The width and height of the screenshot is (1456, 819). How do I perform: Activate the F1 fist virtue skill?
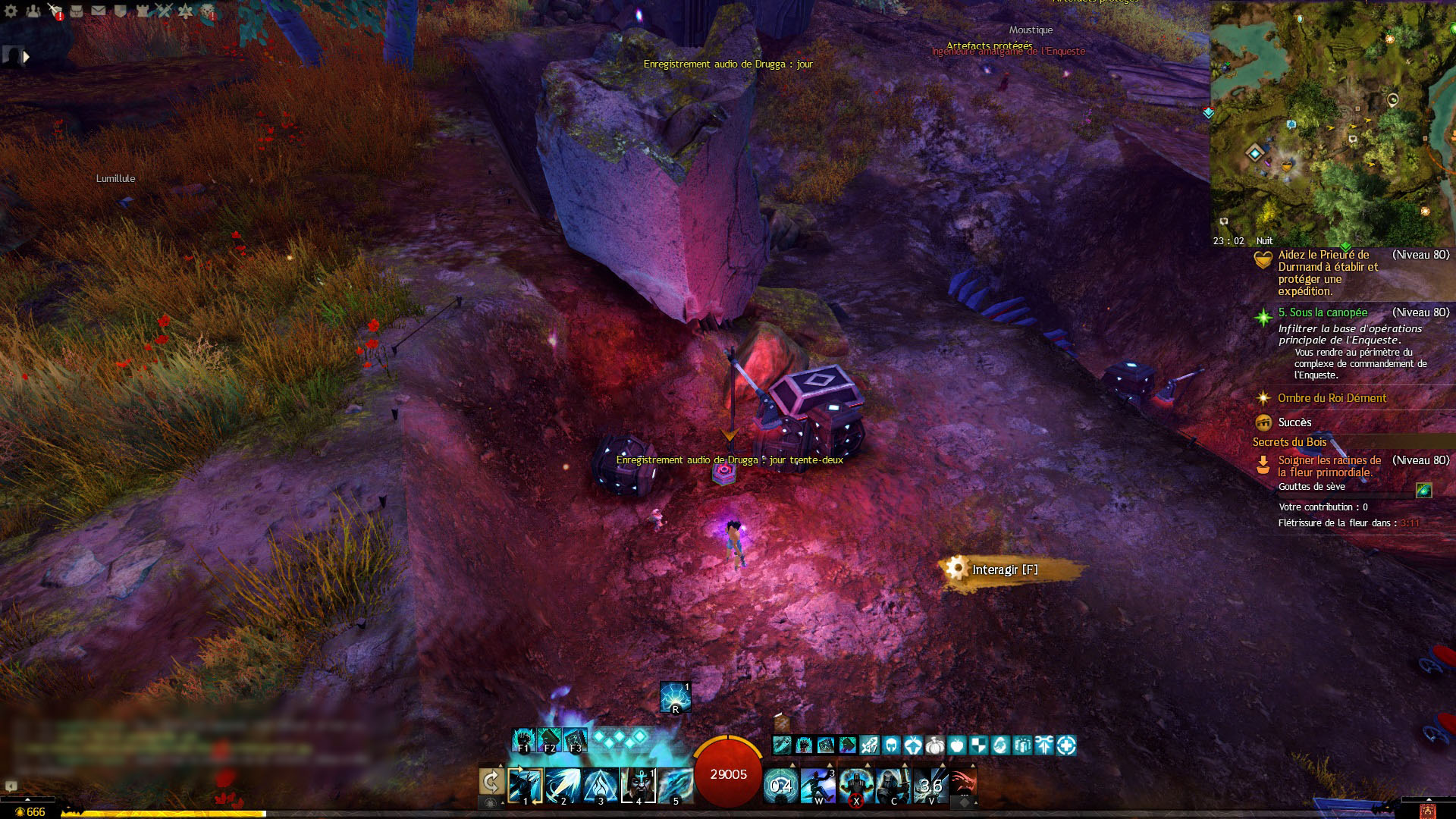point(523,740)
